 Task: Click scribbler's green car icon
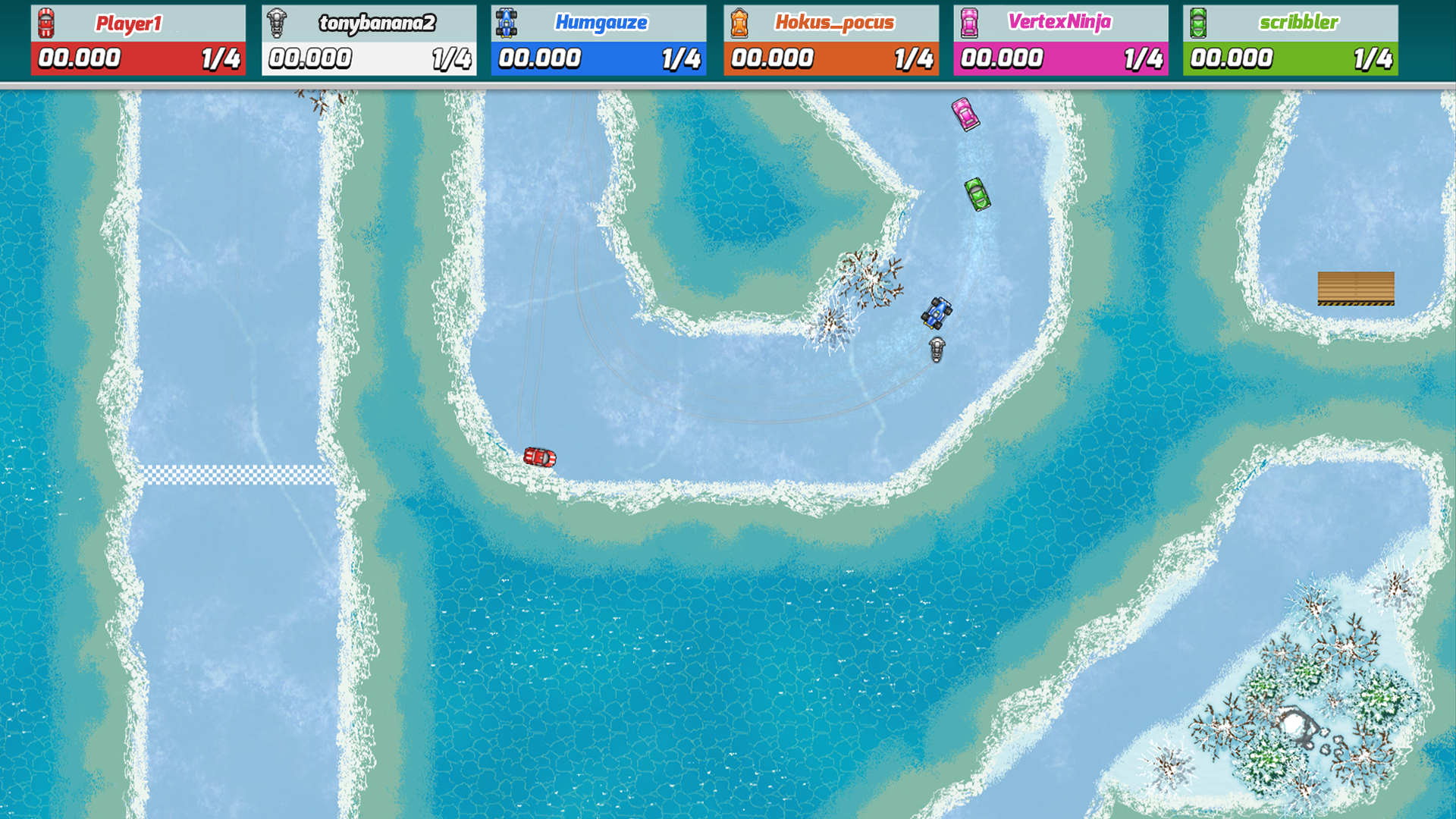click(1199, 22)
